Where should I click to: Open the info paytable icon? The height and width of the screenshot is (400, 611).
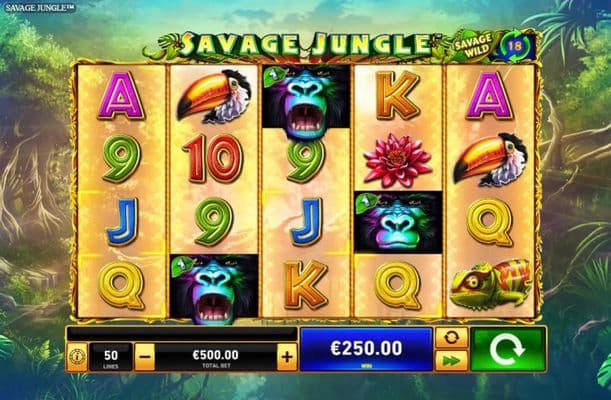[77, 356]
